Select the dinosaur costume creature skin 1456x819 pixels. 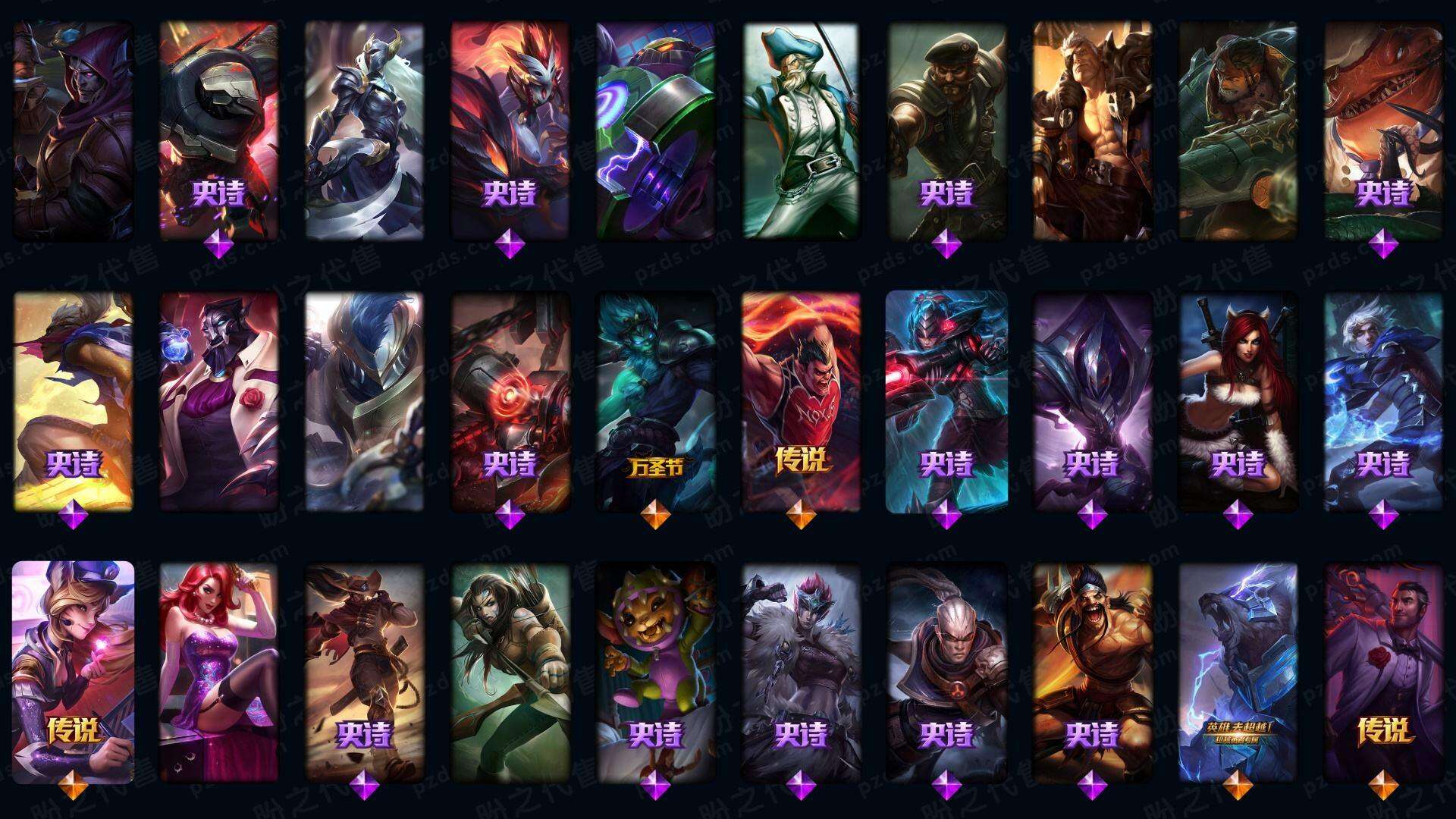tap(656, 673)
